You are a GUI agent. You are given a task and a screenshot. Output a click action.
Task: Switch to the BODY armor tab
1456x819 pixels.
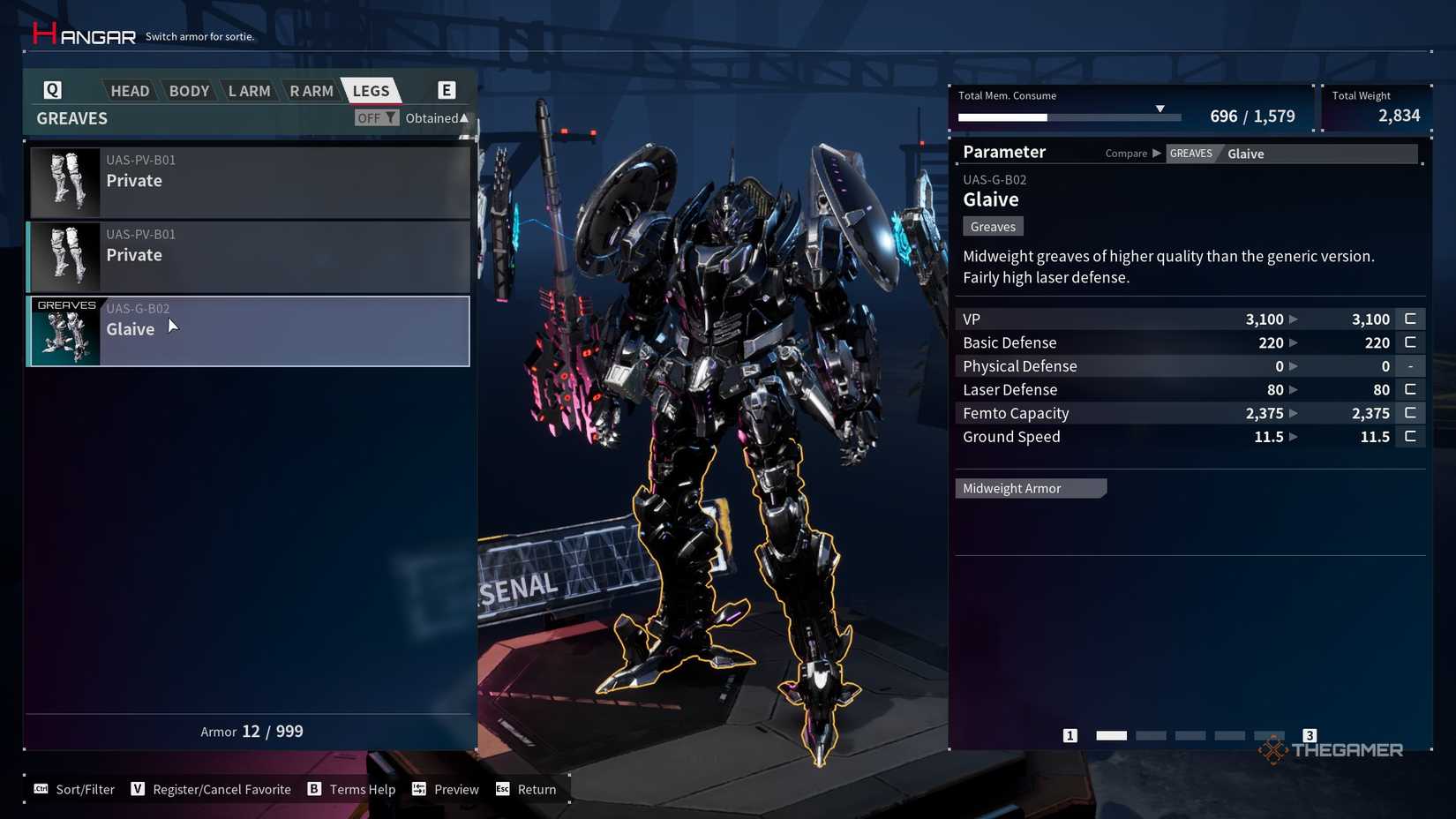pyautogui.click(x=188, y=89)
